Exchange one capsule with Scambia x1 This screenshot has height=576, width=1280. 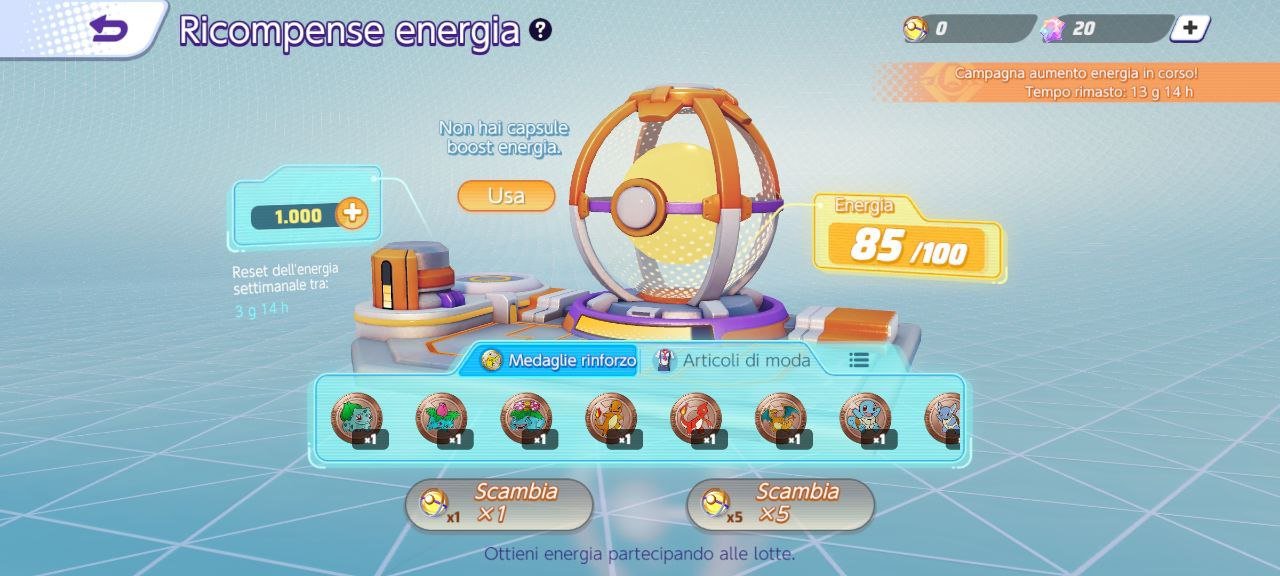(499, 504)
